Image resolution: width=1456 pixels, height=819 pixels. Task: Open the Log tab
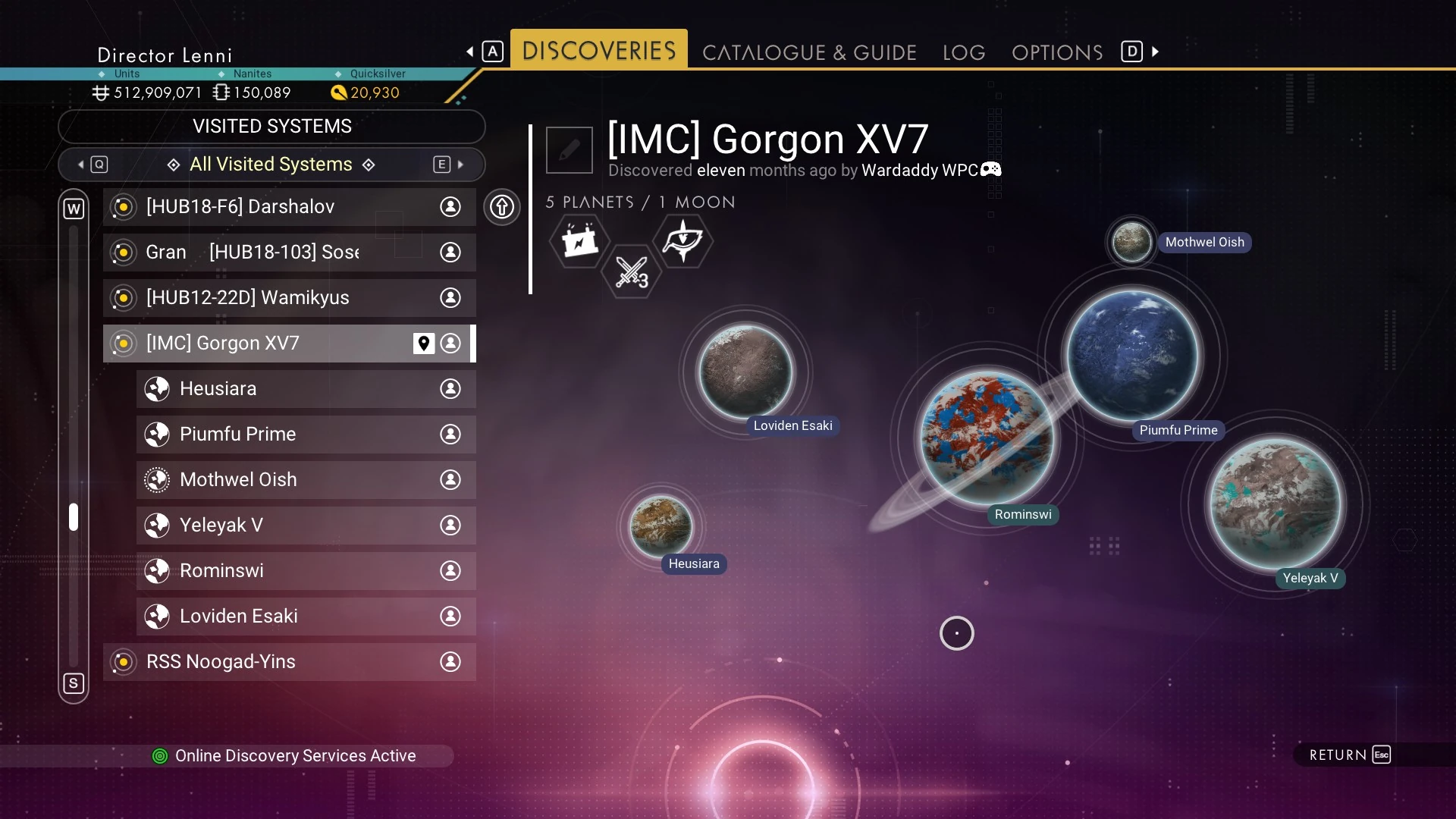pos(964,52)
